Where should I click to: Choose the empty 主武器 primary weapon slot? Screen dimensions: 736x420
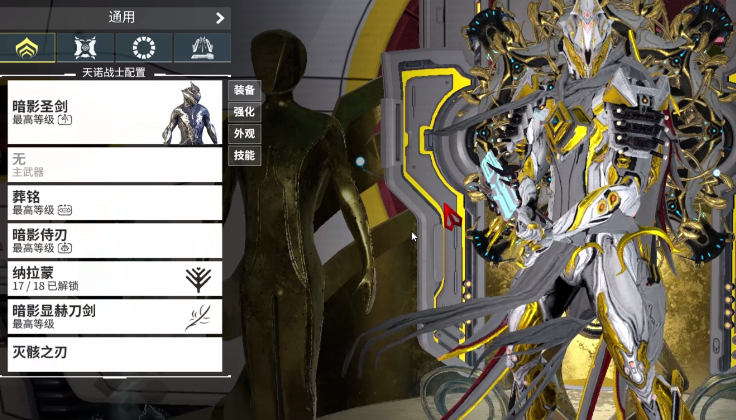coord(115,164)
